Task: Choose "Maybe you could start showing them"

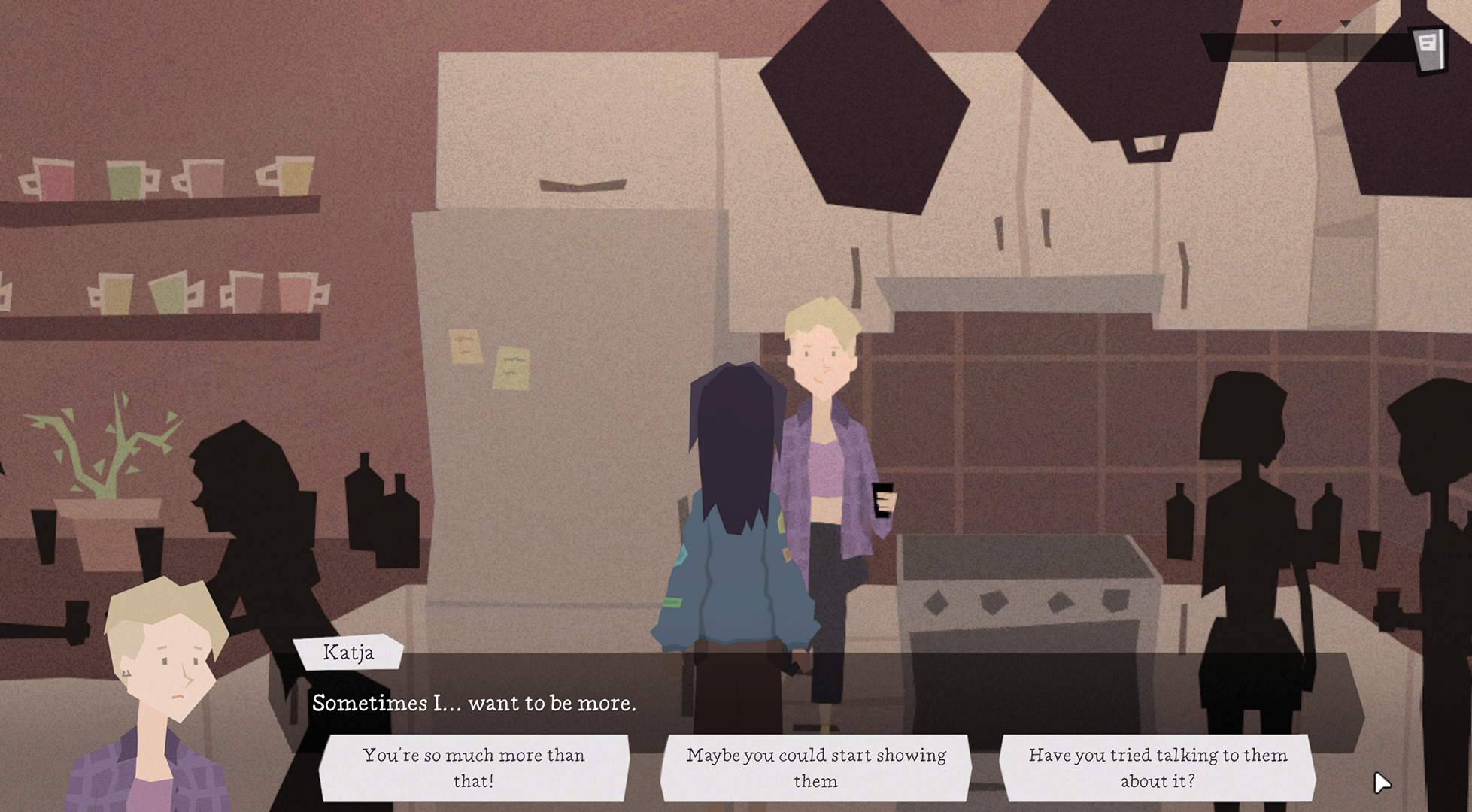Action: [816, 768]
